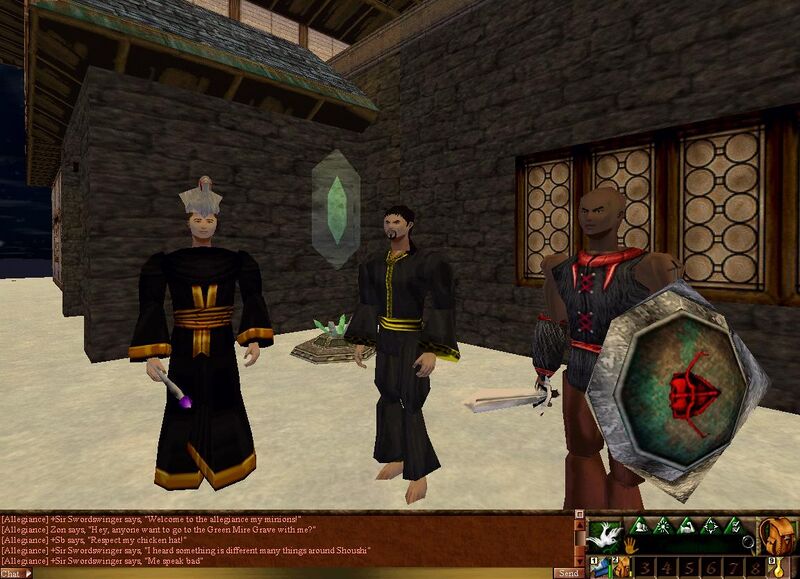Click the Send button in chat

[x=568, y=573]
